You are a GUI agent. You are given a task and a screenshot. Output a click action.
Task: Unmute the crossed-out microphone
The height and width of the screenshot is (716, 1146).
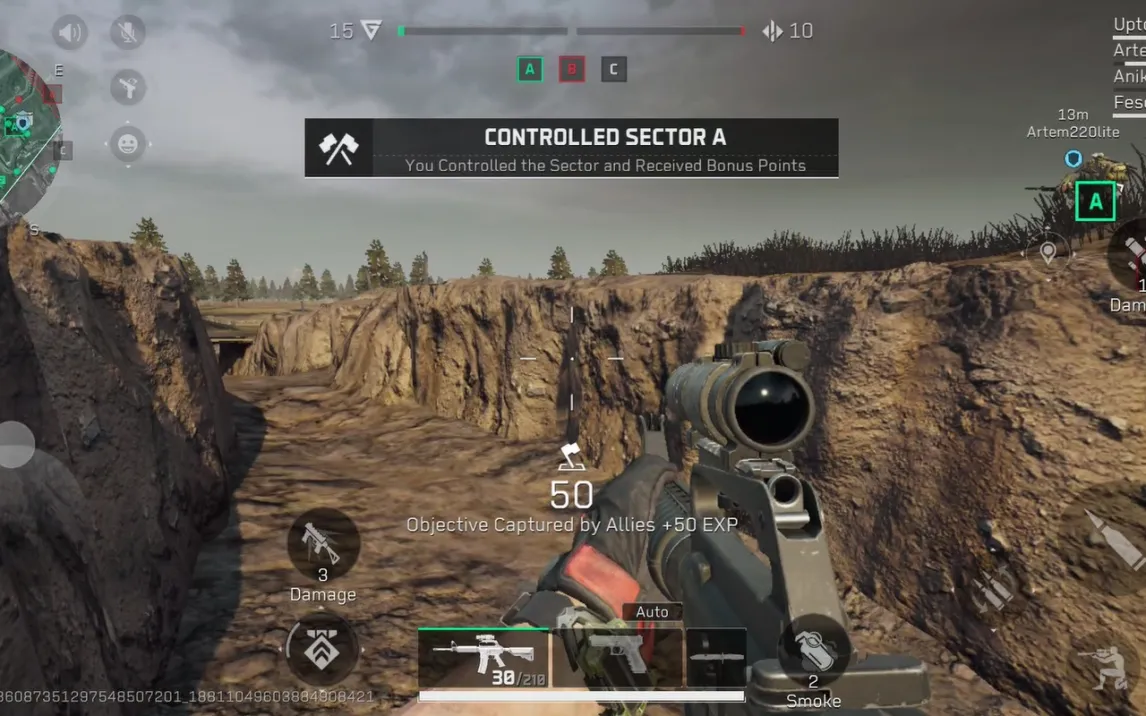pos(128,33)
